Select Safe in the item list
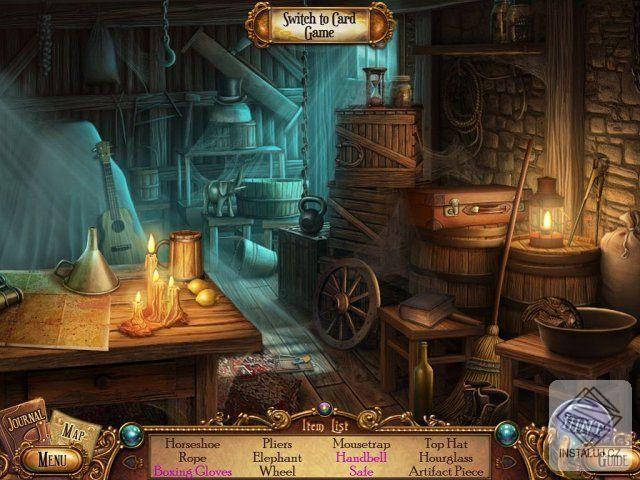Image resolution: width=640 pixels, height=480 pixels. (361, 471)
